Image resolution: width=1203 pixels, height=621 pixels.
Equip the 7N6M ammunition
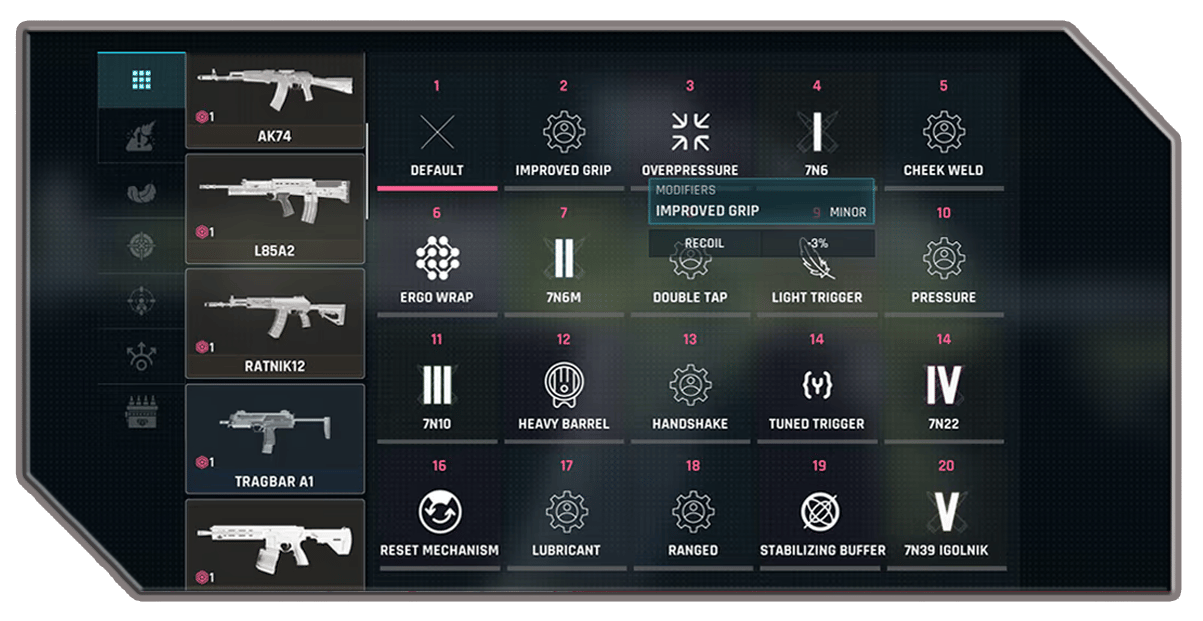[x=563, y=260]
